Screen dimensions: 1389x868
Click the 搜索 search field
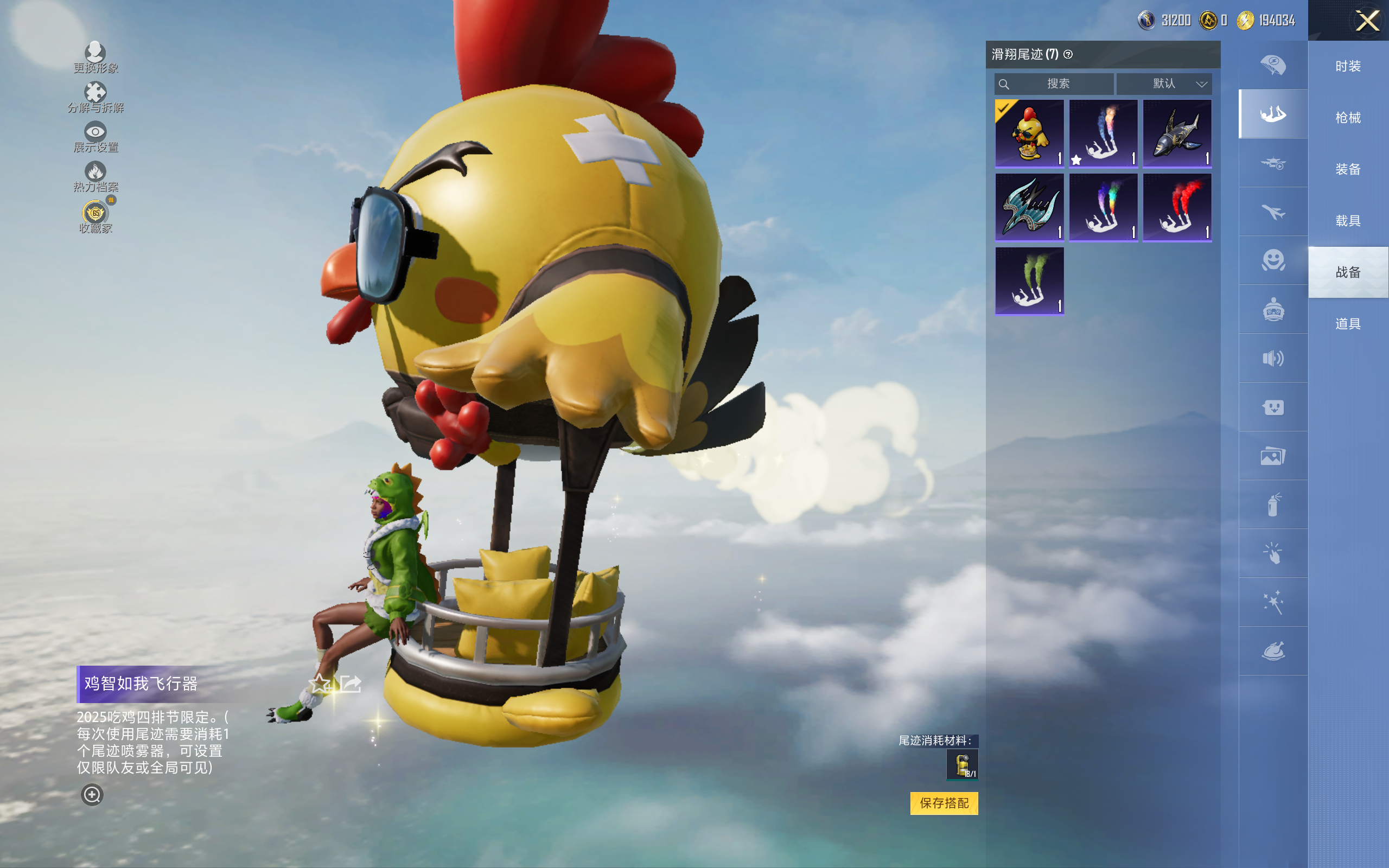click(x=1055, y=84)
